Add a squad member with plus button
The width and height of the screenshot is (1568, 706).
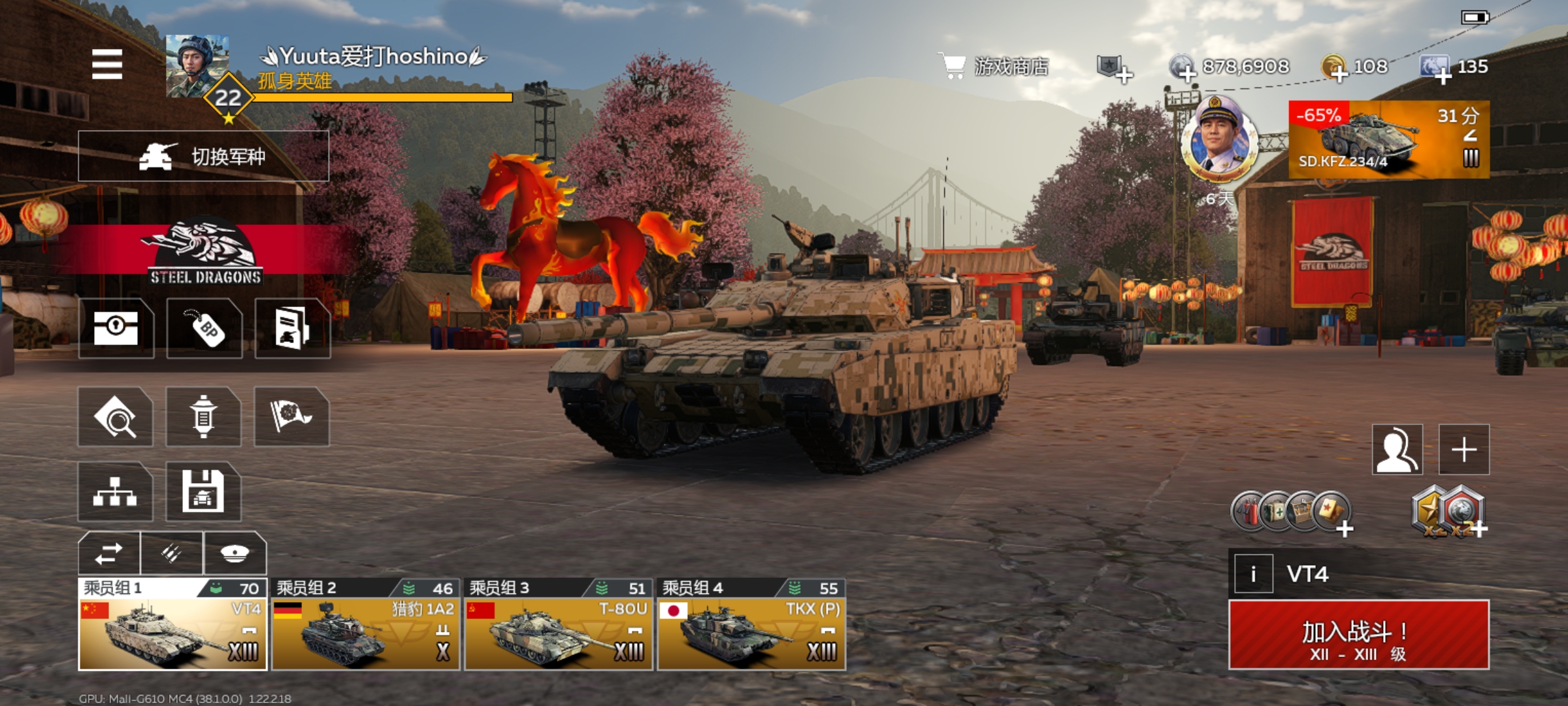click(1463, 450)
